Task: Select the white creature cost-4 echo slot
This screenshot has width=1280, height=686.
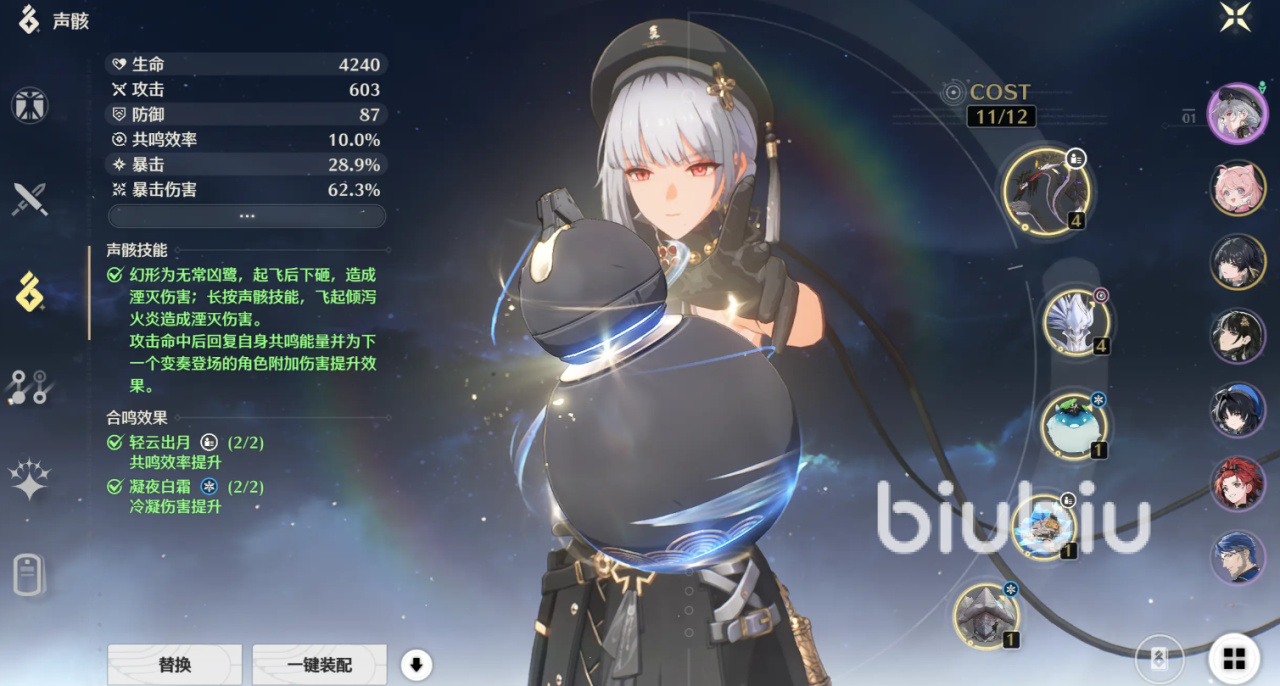Action: (x=1076, y=322)
